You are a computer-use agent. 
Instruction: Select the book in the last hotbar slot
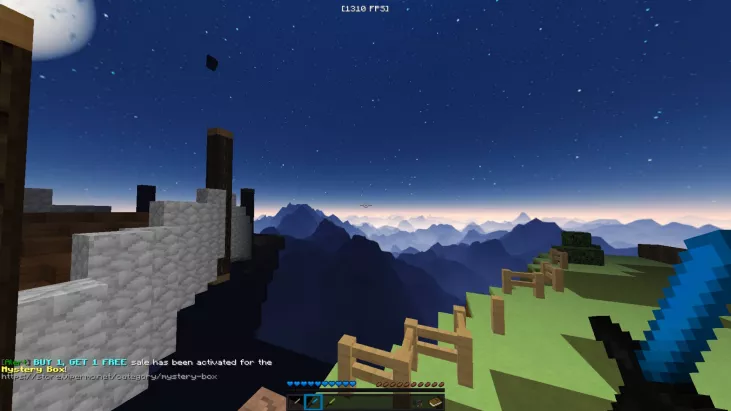click(436, 402)
